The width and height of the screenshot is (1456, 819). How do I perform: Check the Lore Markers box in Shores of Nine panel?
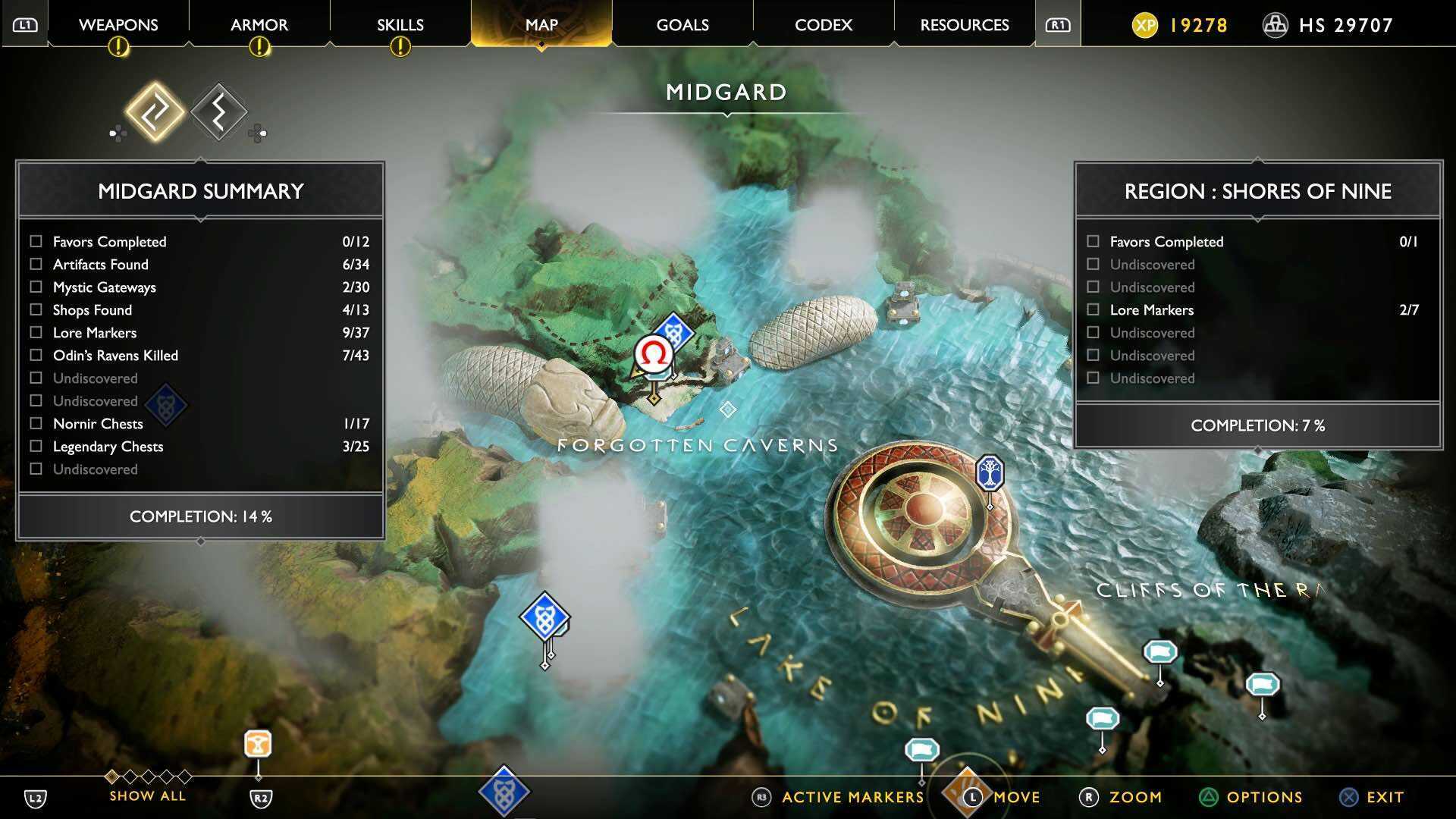click(1093, 309)
